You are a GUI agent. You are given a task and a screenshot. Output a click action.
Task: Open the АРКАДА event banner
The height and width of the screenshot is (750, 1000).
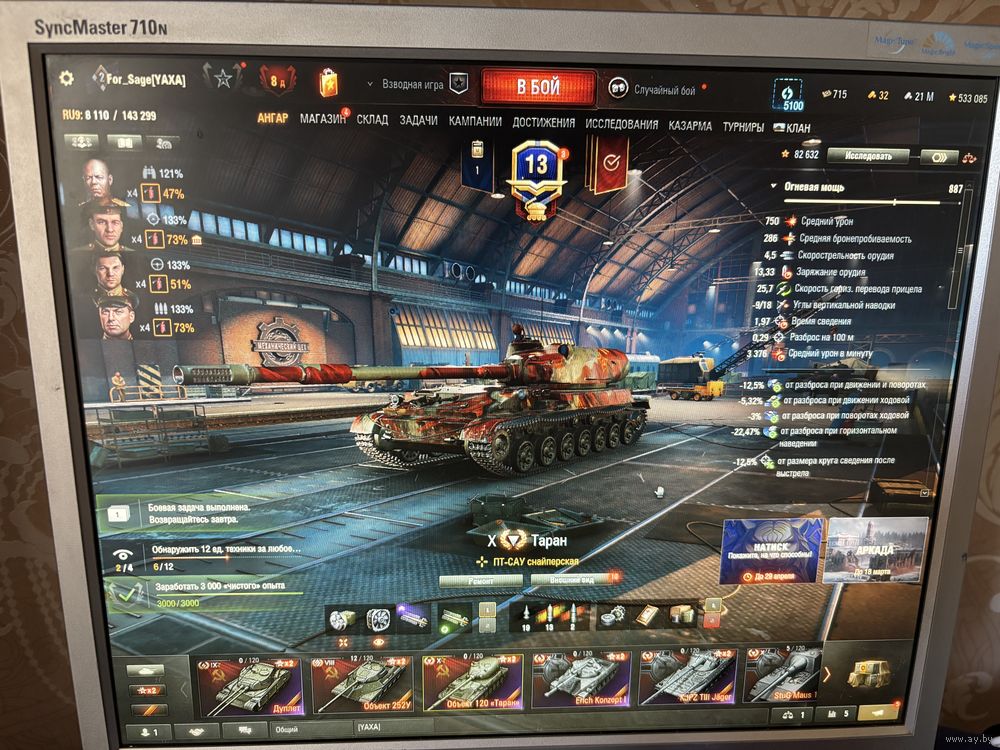tap(876, 550)
